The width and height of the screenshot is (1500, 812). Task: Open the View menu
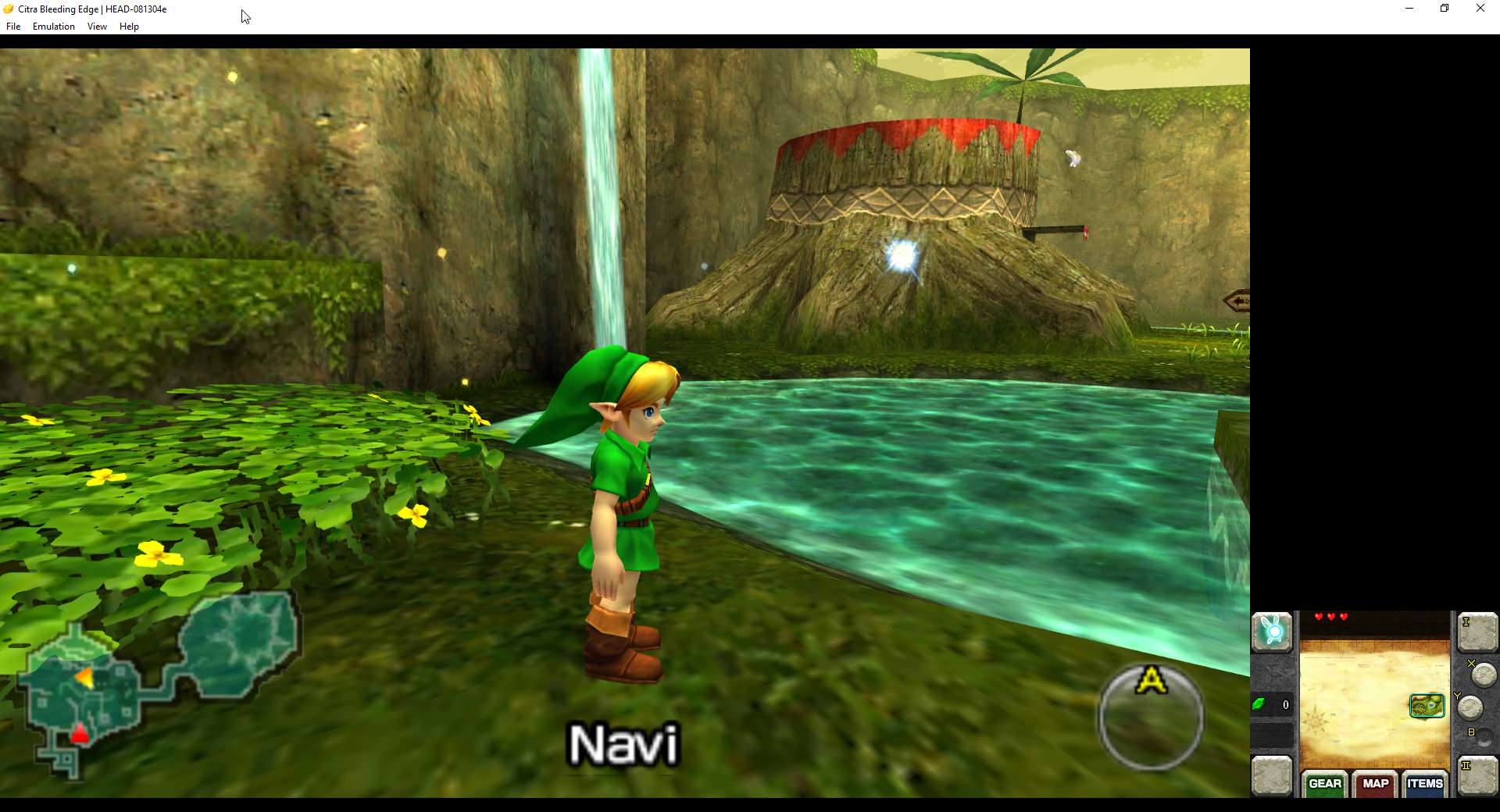(x=96, y=26)
